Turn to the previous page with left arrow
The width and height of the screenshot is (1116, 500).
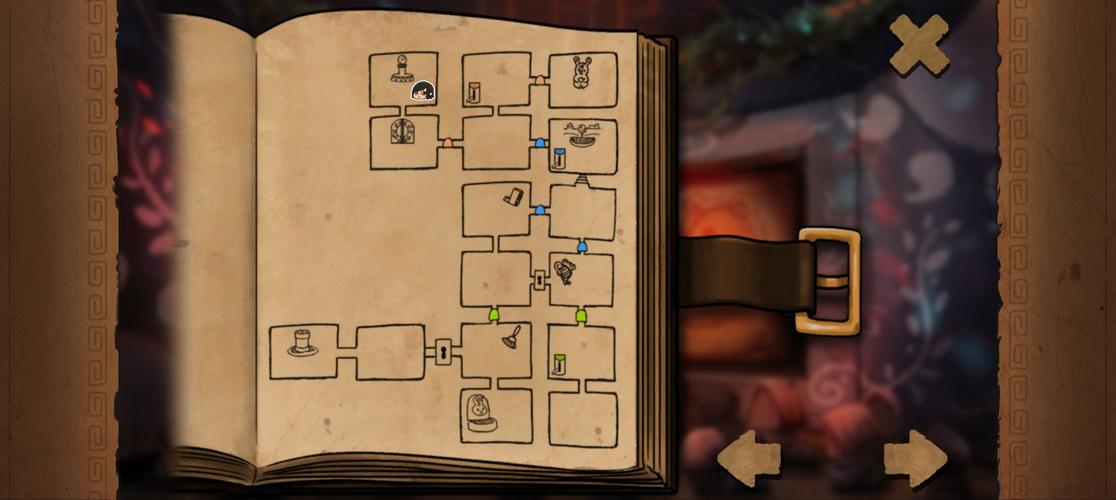pos(749,459)
